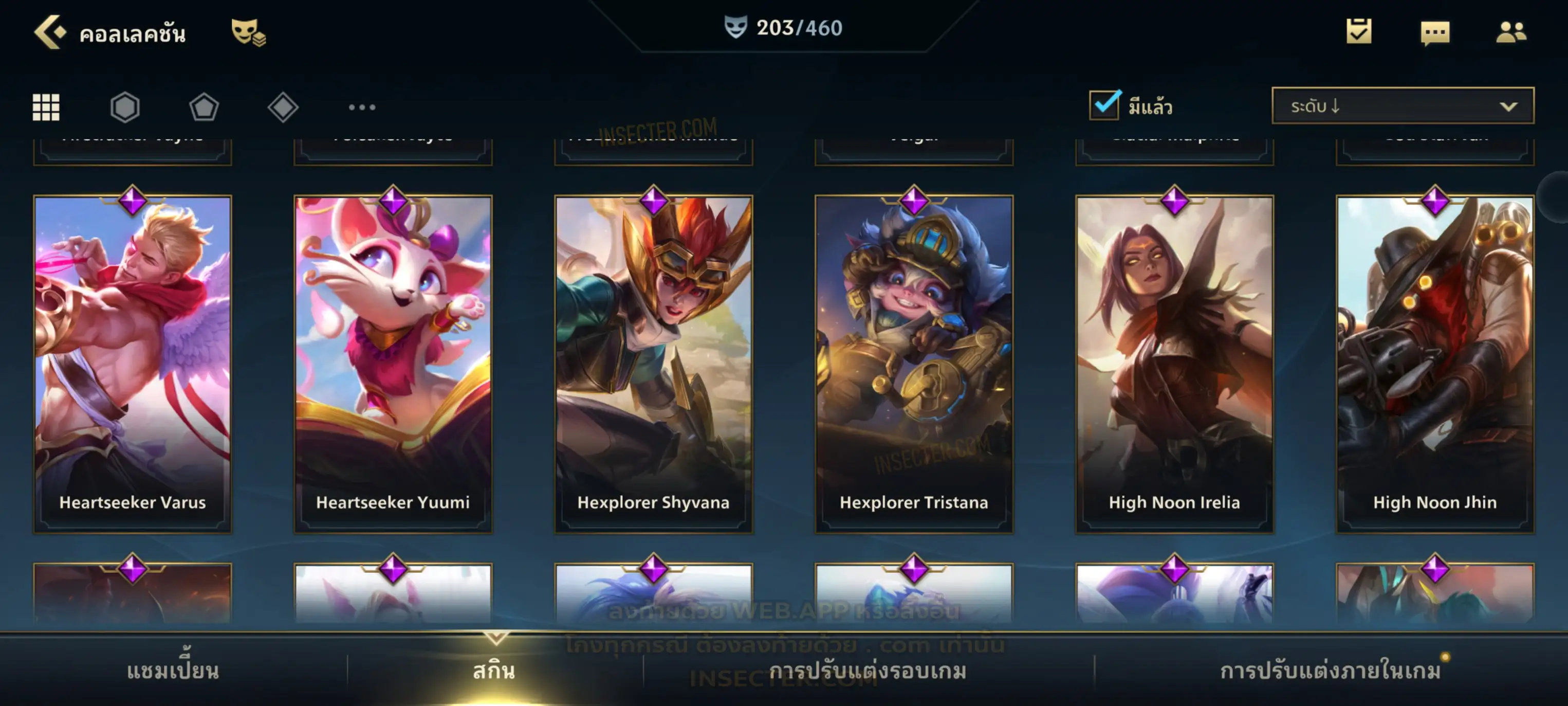Show all skins with the grid filter
The width and height of the screenshot is (1568, 706).
pos(46,107)
